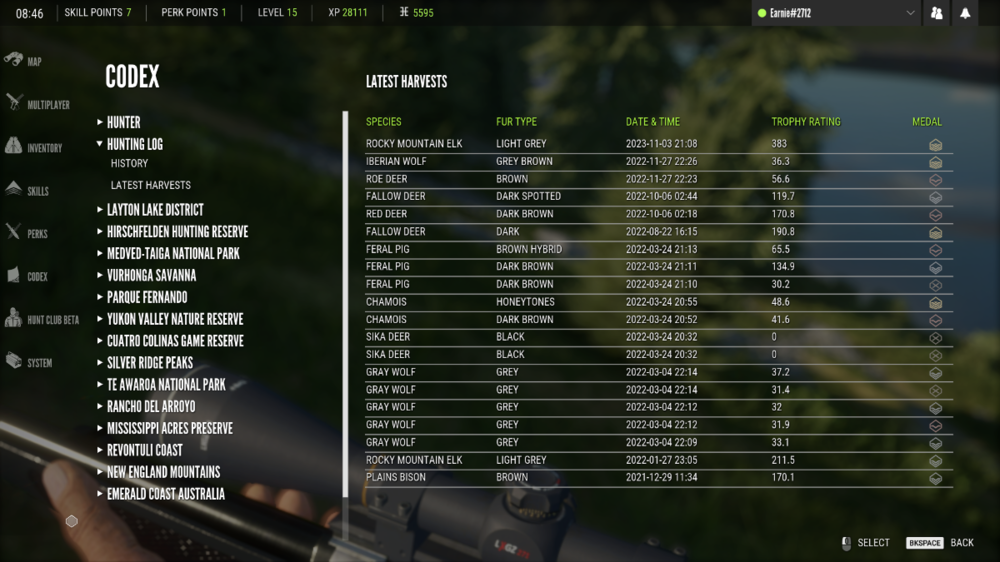The width and height of the screenshot is (1000, 562).
Task: Open the Map menu
Action: (25, 61)
